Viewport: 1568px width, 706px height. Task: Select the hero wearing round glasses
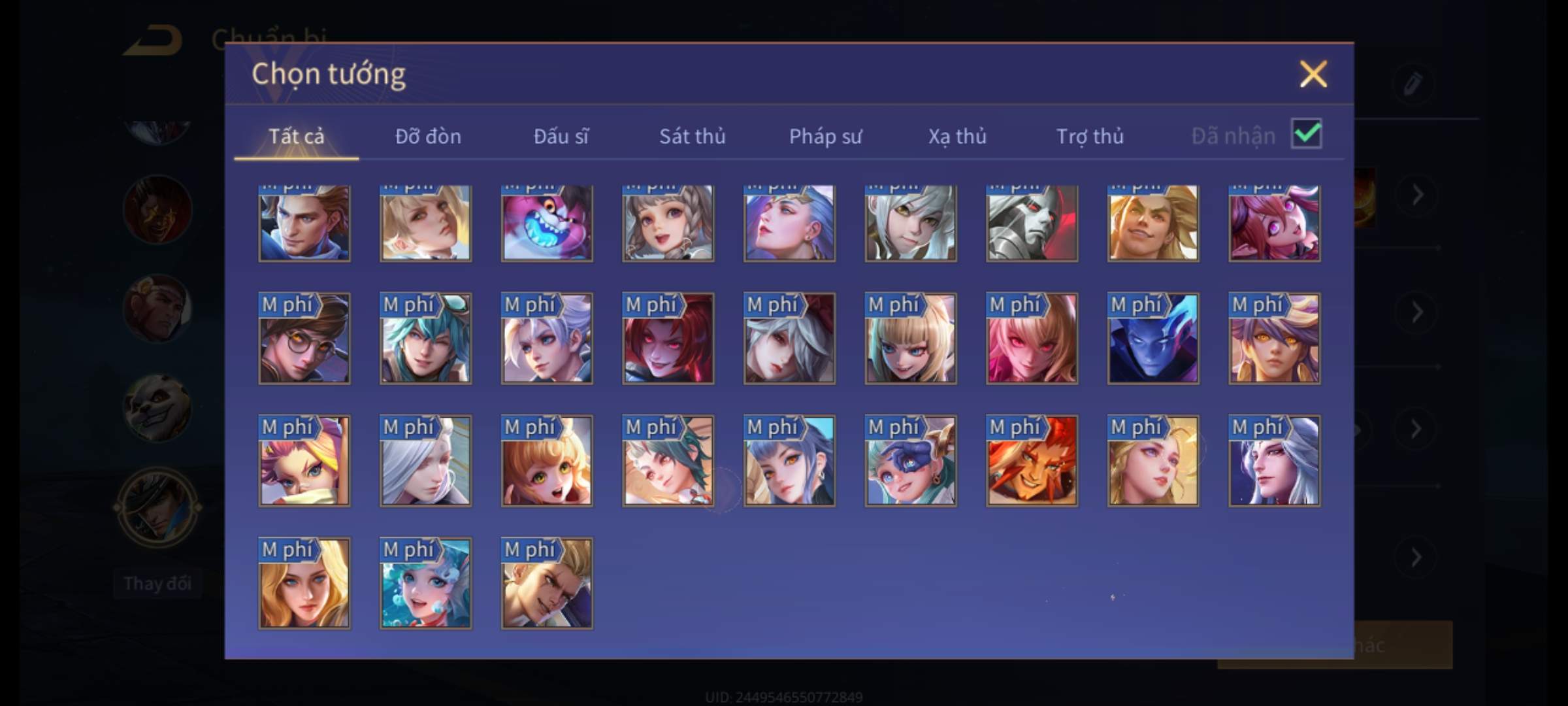click(304, 338)
